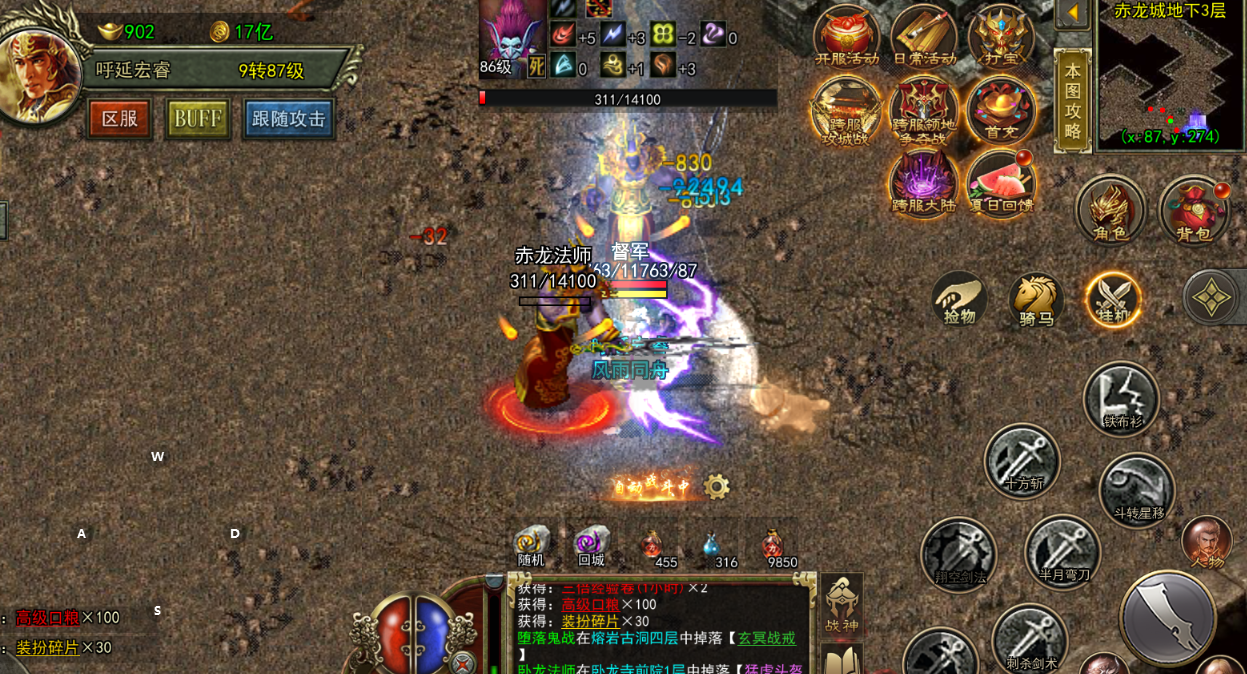Image resolution: width=1247 pixels, height=674 pixels.
Task: Tap the 捡物 pickup button
Action: [x=959, y=299]
